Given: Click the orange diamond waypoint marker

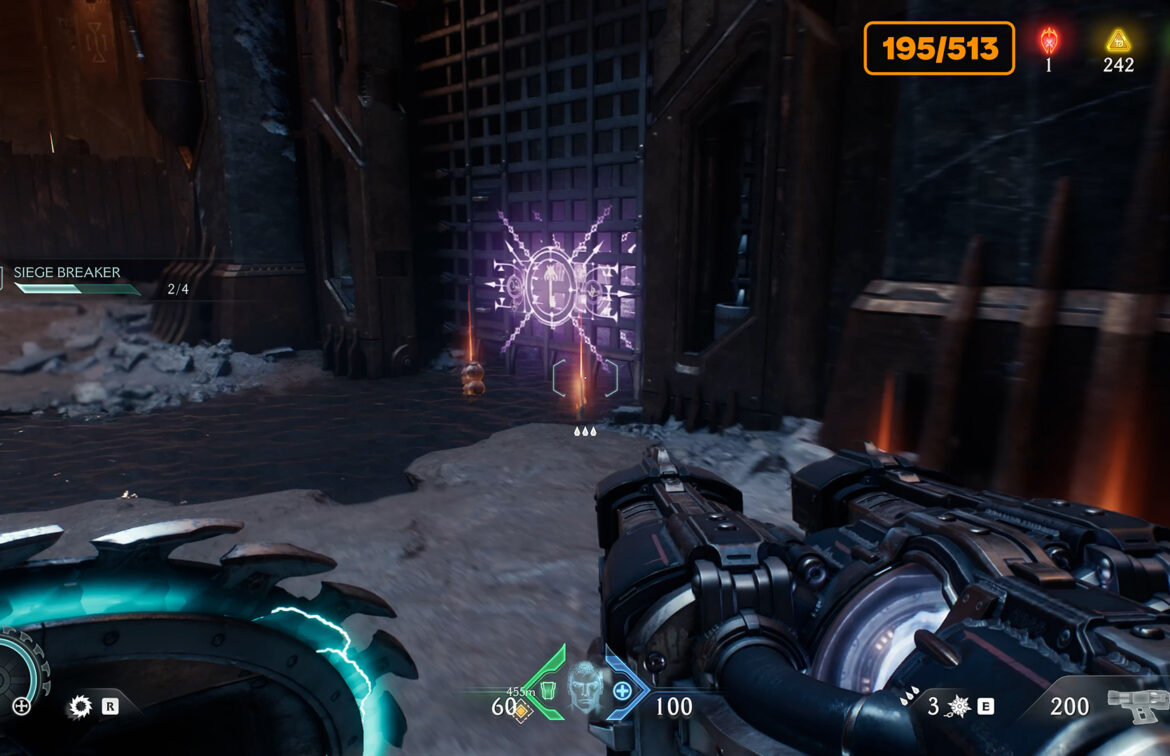Looking at the screenshot, I should coord(520,709).
